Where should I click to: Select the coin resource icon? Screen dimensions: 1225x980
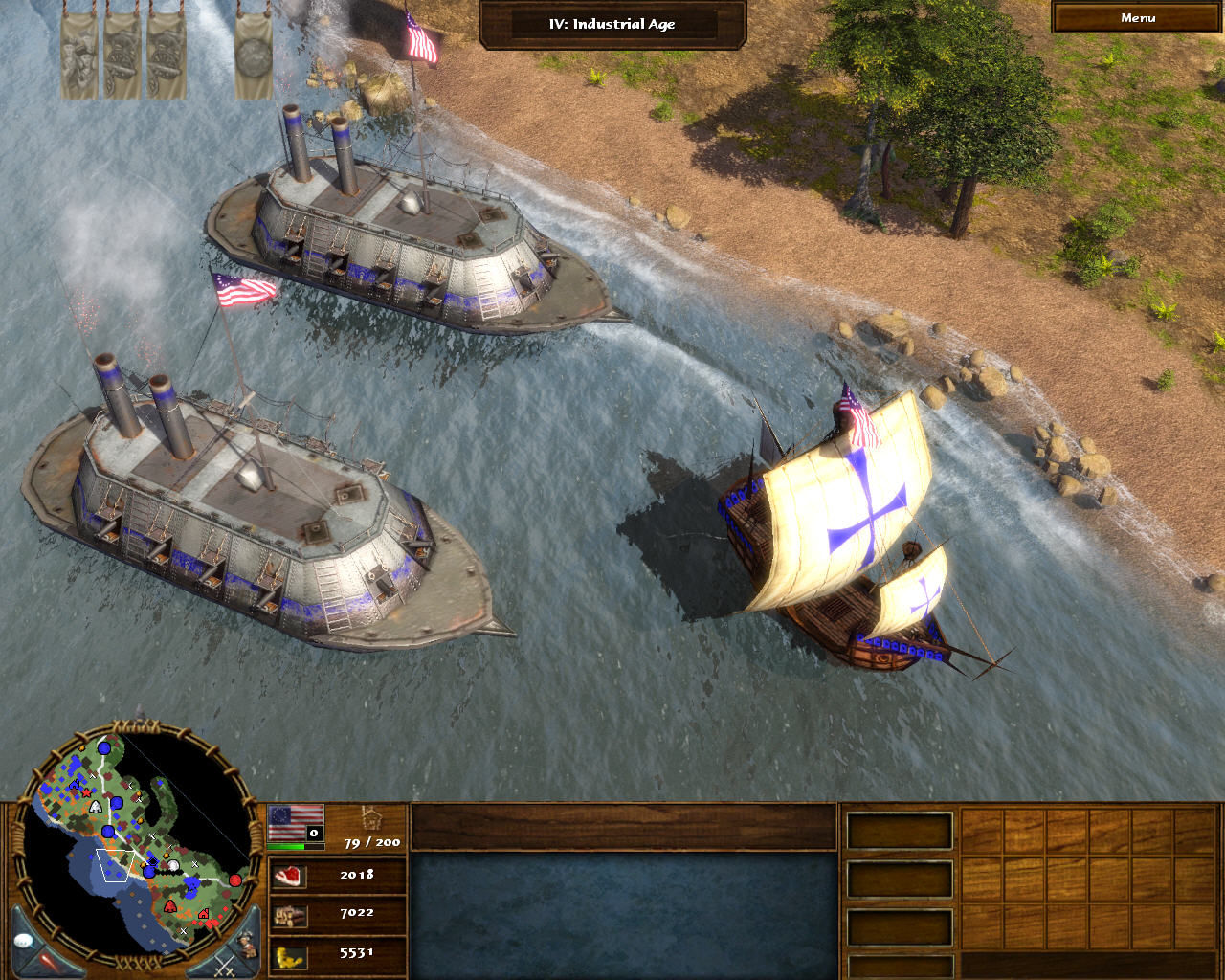pyautogui.click(x=289, y=955)
